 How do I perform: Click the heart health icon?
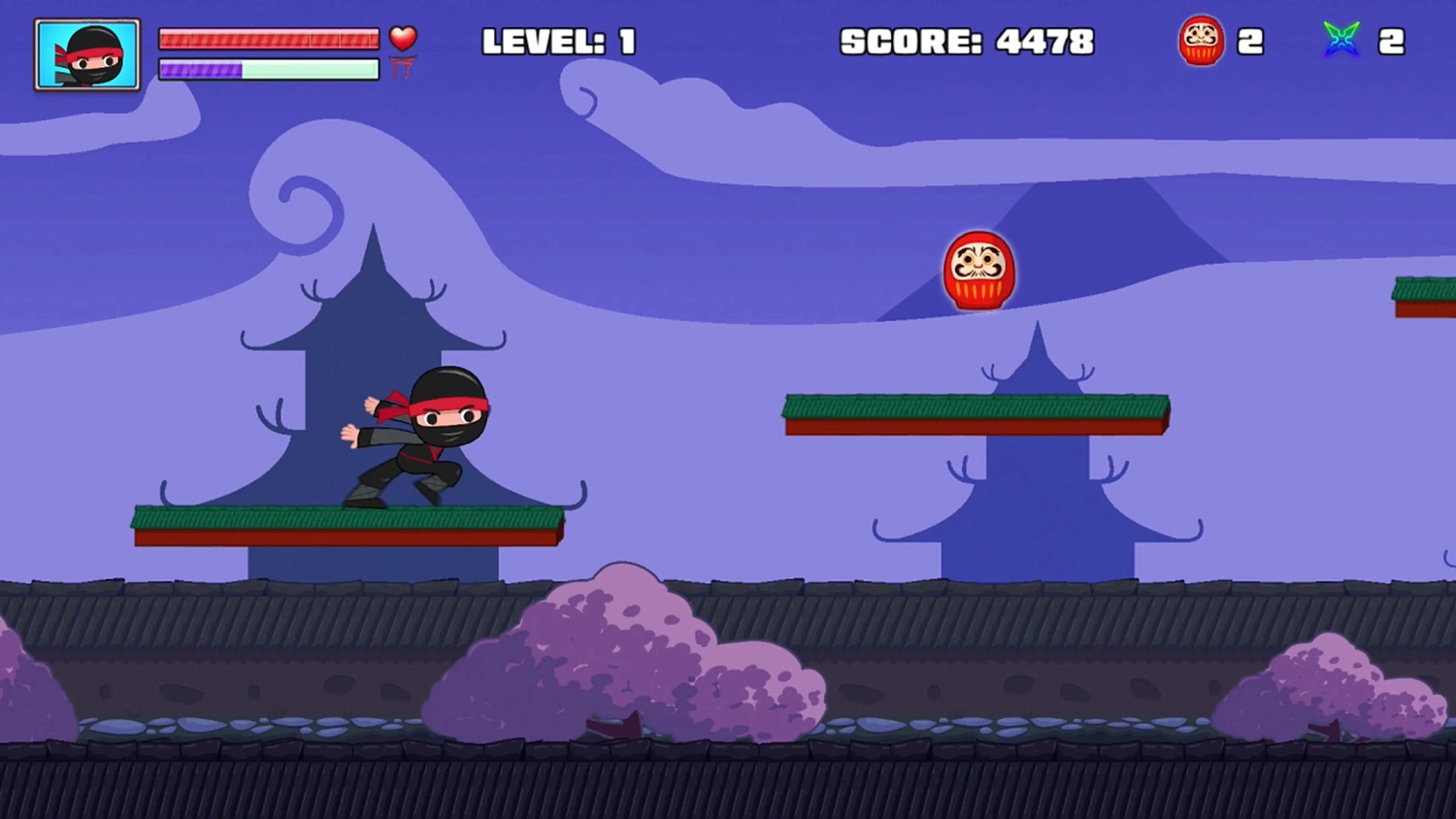(x=403, y=39)
